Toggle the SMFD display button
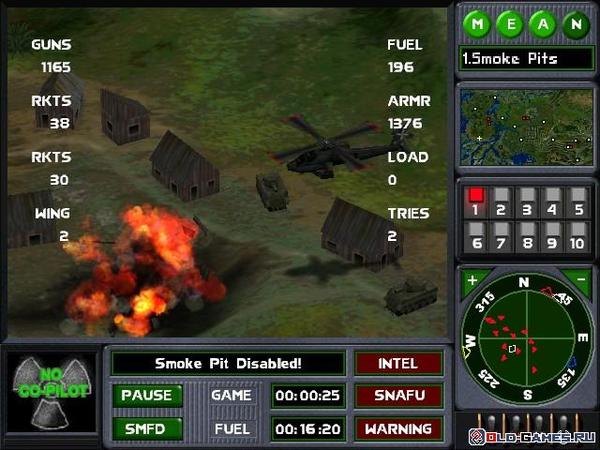The height and width of the screenshot is (450, 600). point(146,428)
